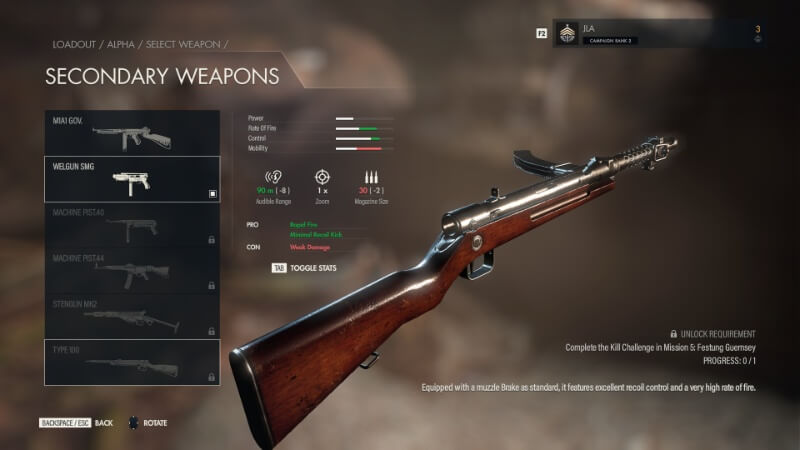800x450 pixels.
Task: Choose the Welgun SMG entry
Action: tap(131, 178)
